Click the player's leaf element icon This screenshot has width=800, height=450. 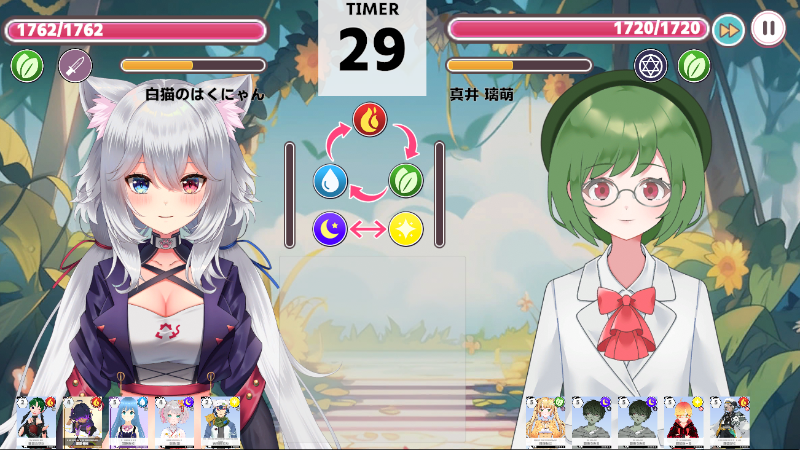[27, 66]
